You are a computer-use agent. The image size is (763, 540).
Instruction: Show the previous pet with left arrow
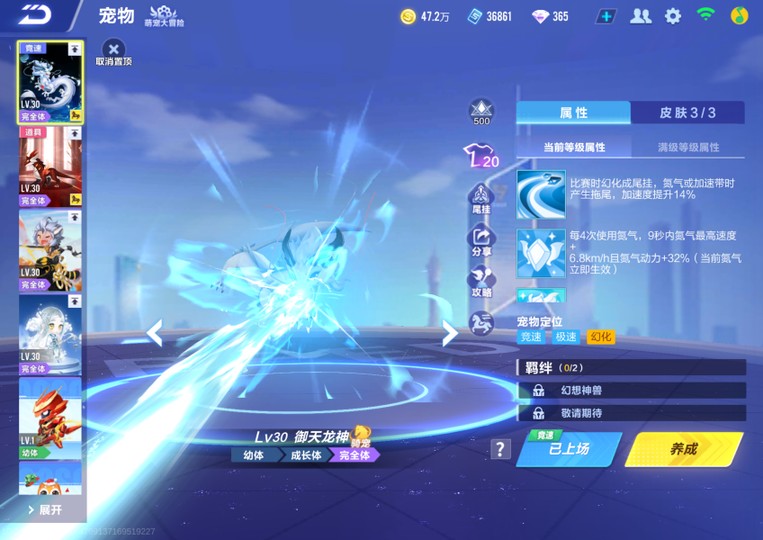pos(154,333)
